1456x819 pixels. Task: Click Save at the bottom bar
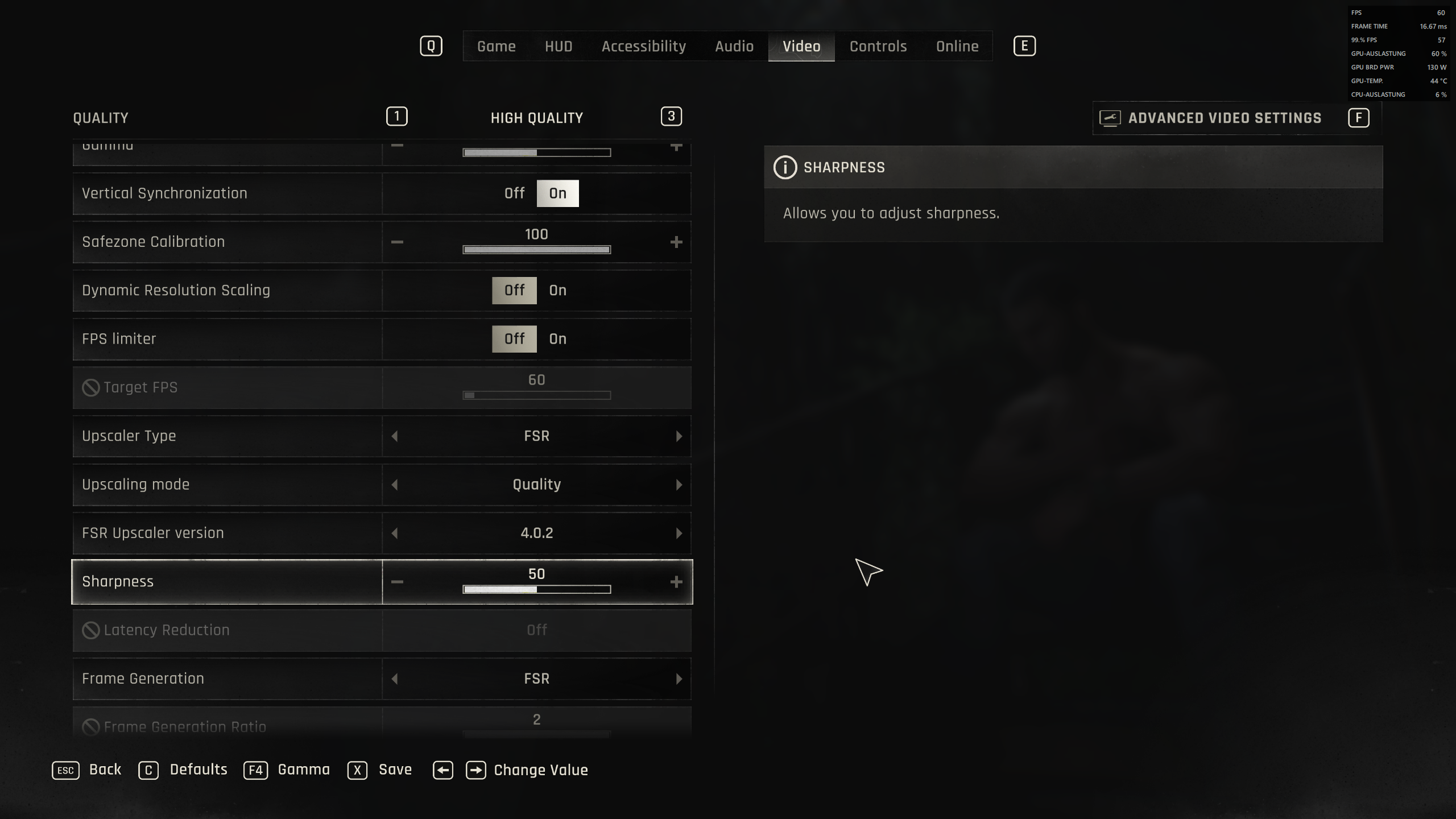(395, 770)
